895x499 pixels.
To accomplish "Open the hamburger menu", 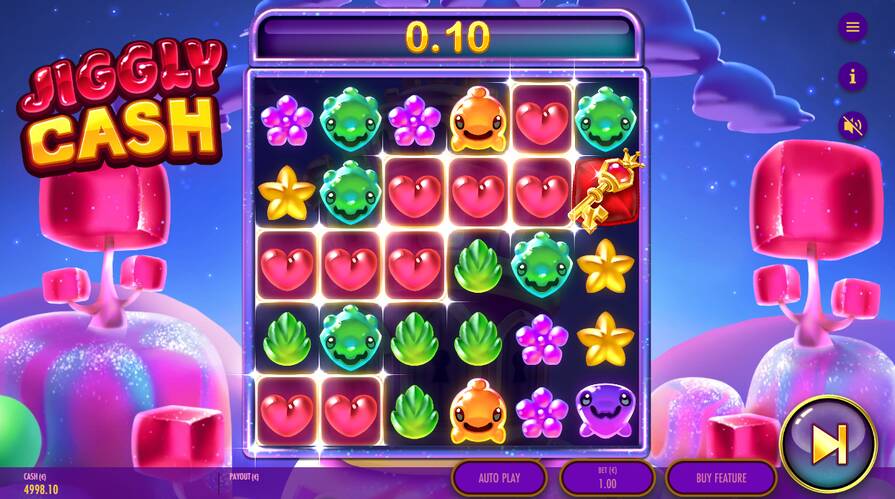I will point(852,27).
